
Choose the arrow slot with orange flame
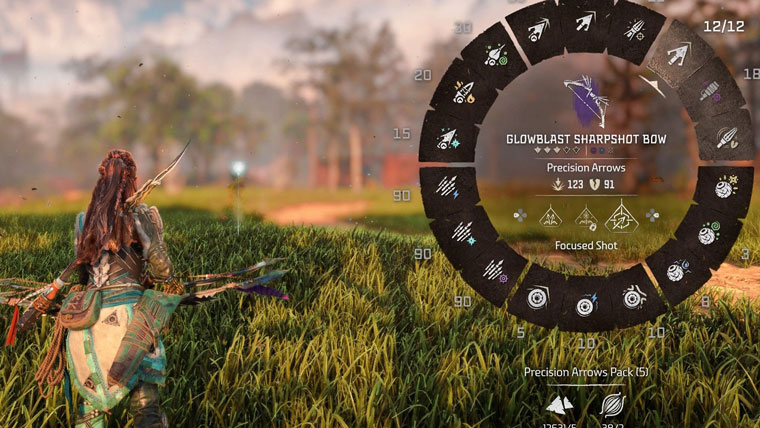(x=462, y=93)
